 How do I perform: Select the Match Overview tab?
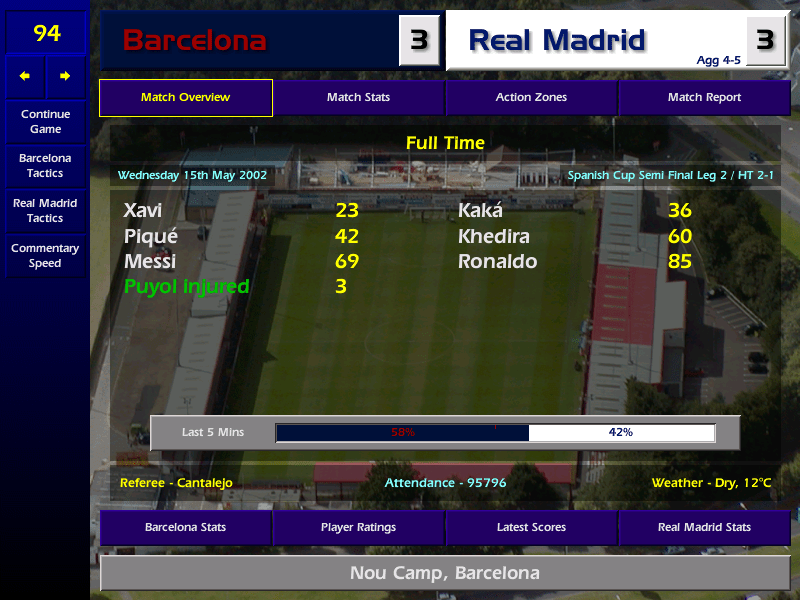point(185,98)
